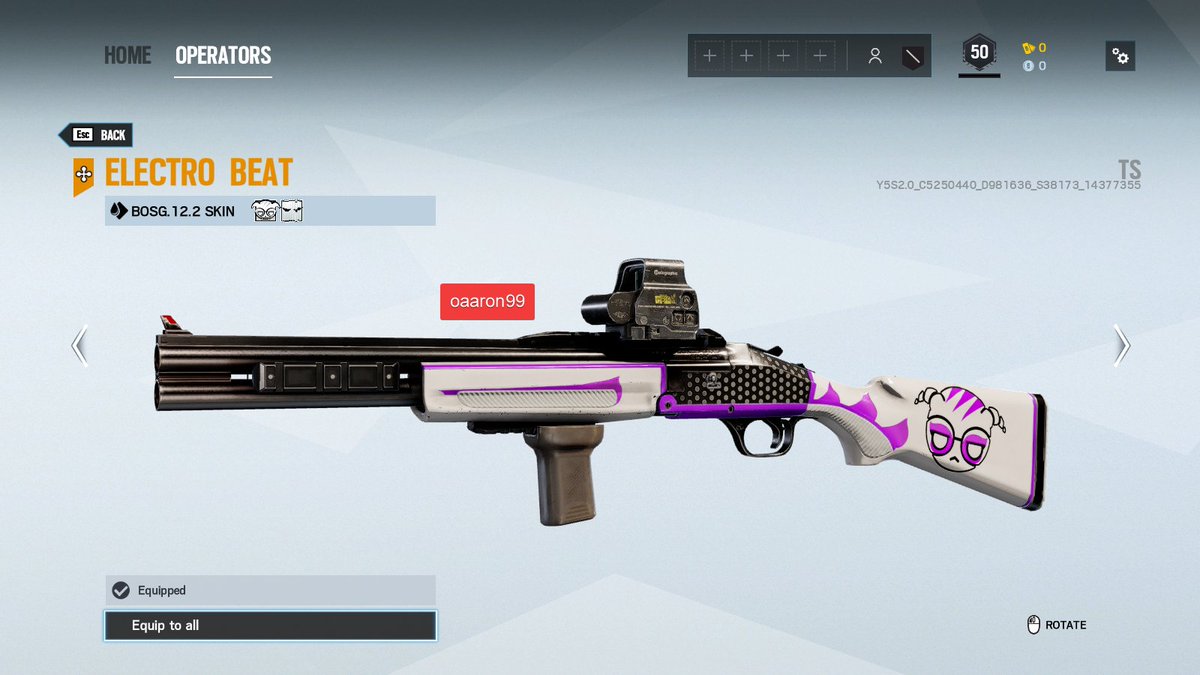Open the player profile silhouette icon
Image resolution: width=1200 pixels, height=675 pixels.
(875, 56)
